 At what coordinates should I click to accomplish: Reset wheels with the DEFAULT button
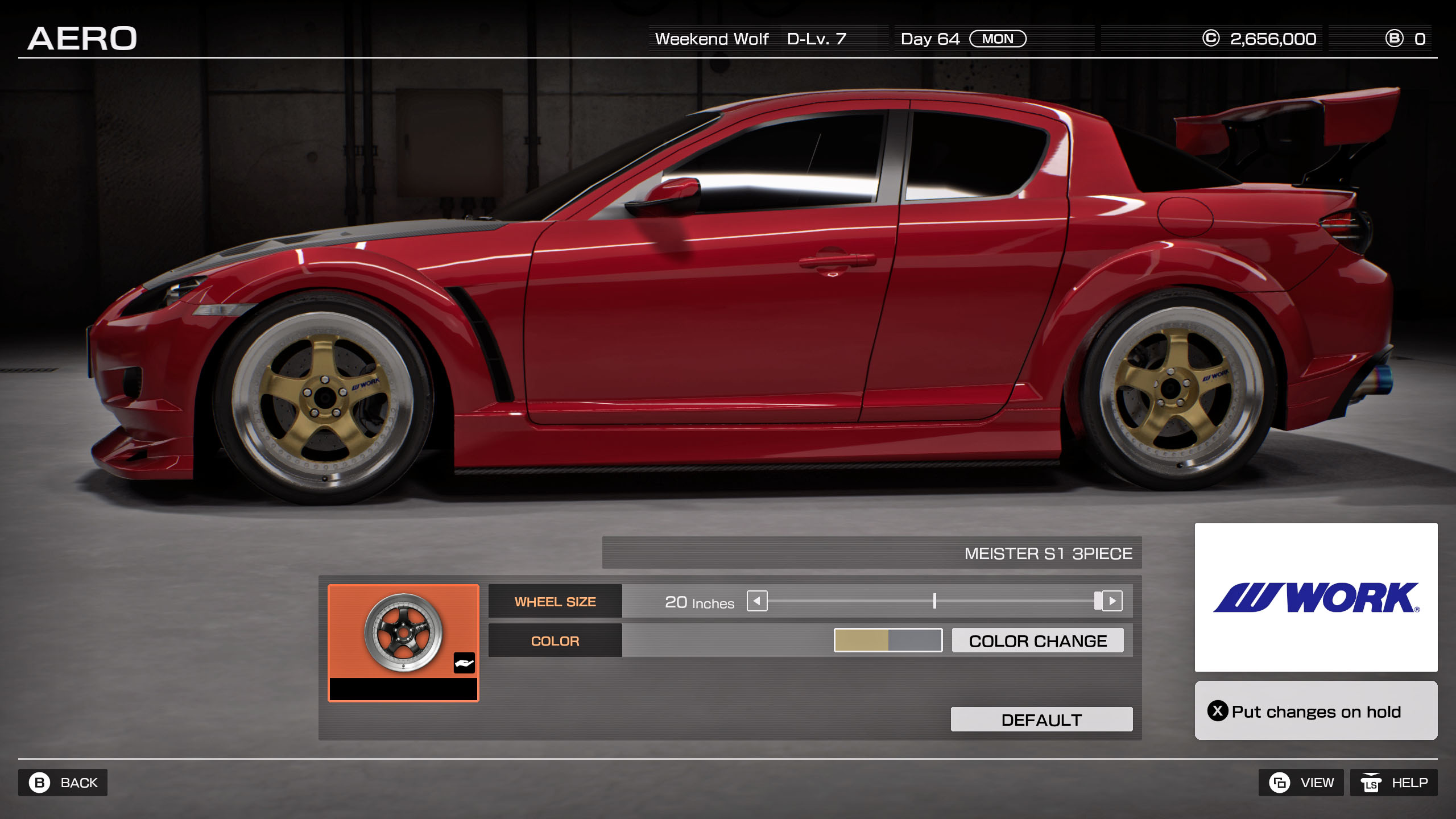point(1041,719)
